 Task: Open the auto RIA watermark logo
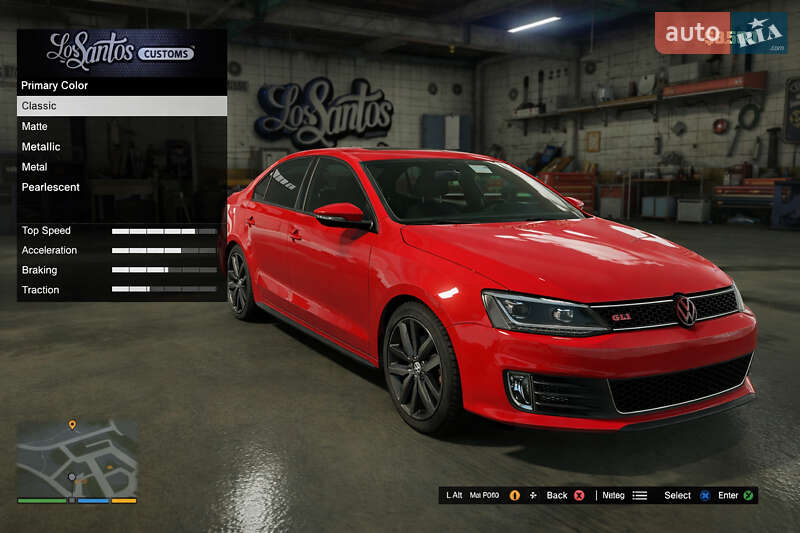(720, 33)
